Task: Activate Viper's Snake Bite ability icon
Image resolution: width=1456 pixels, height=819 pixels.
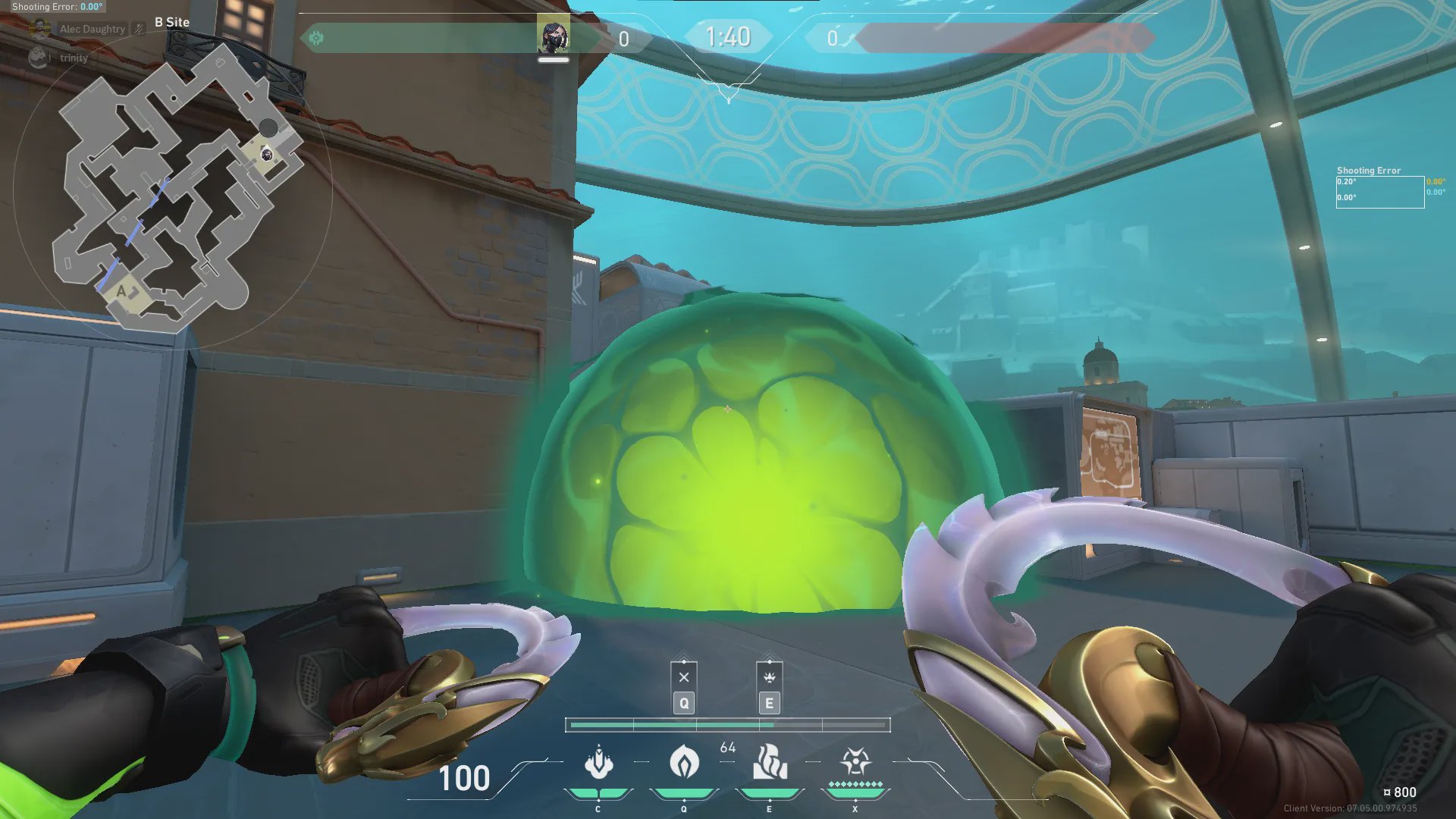Action: [598, 763]
